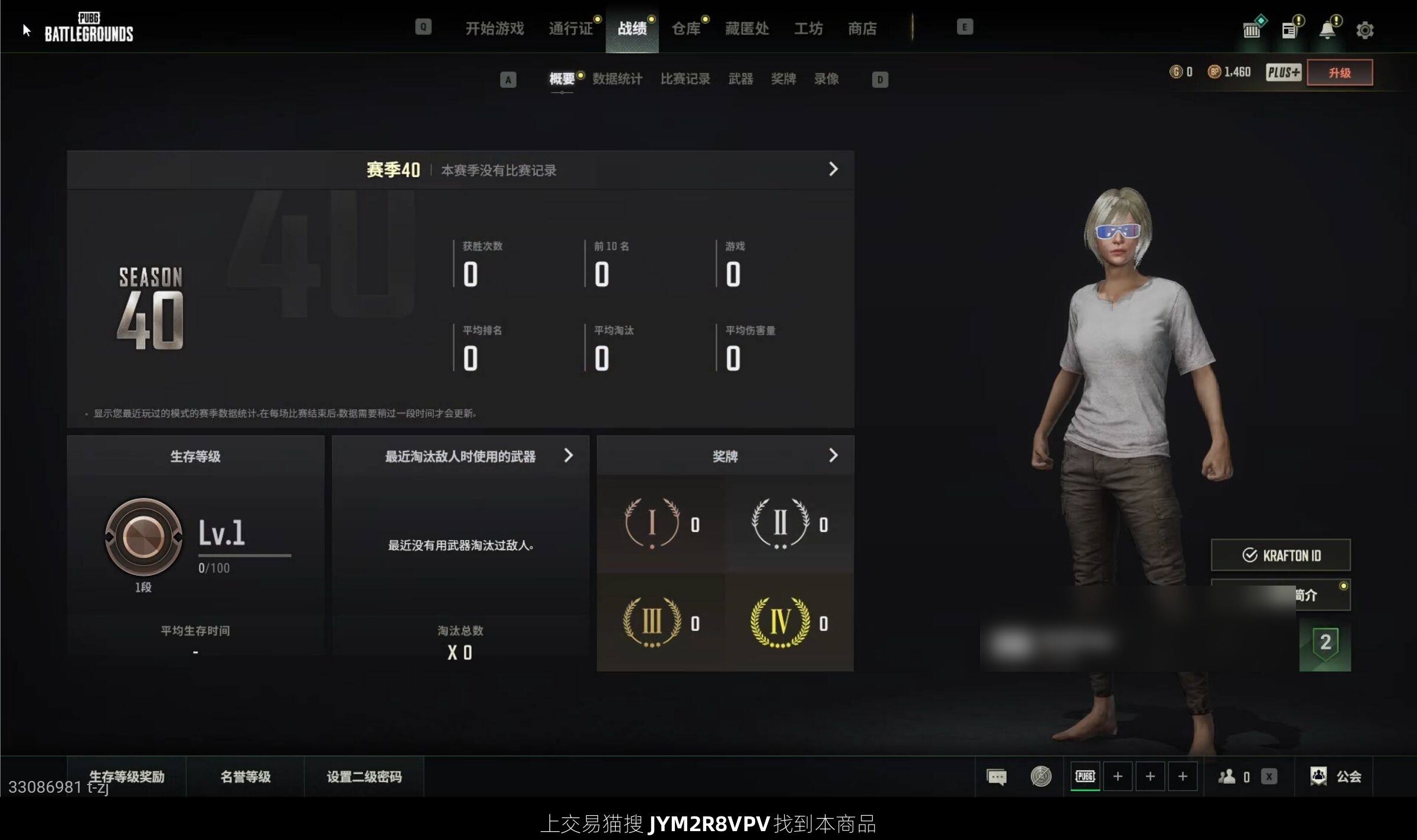Switch to the 数据统计 sub-tab

[x=617, y=79]
